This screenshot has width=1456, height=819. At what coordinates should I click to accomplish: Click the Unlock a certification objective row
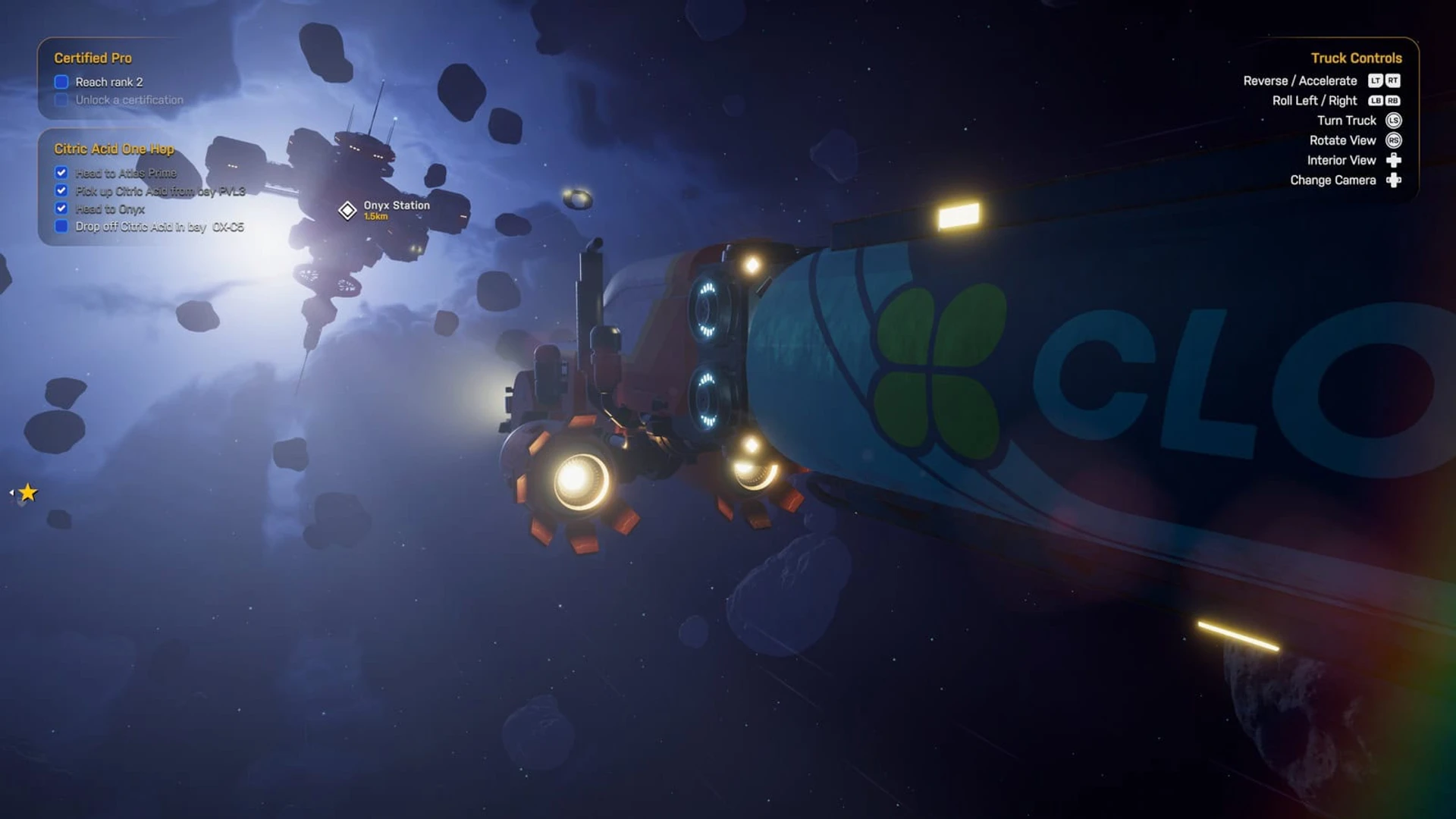(x=129, y=100)
